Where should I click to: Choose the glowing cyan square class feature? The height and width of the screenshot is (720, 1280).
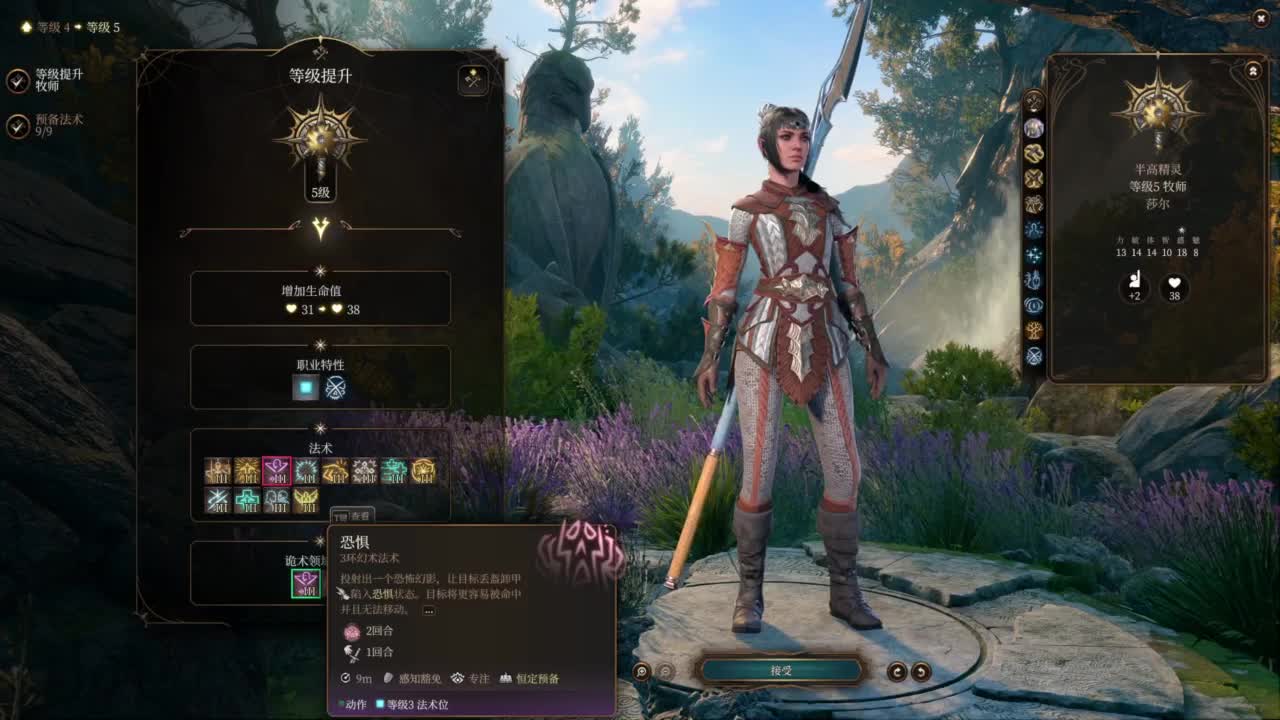305,387
